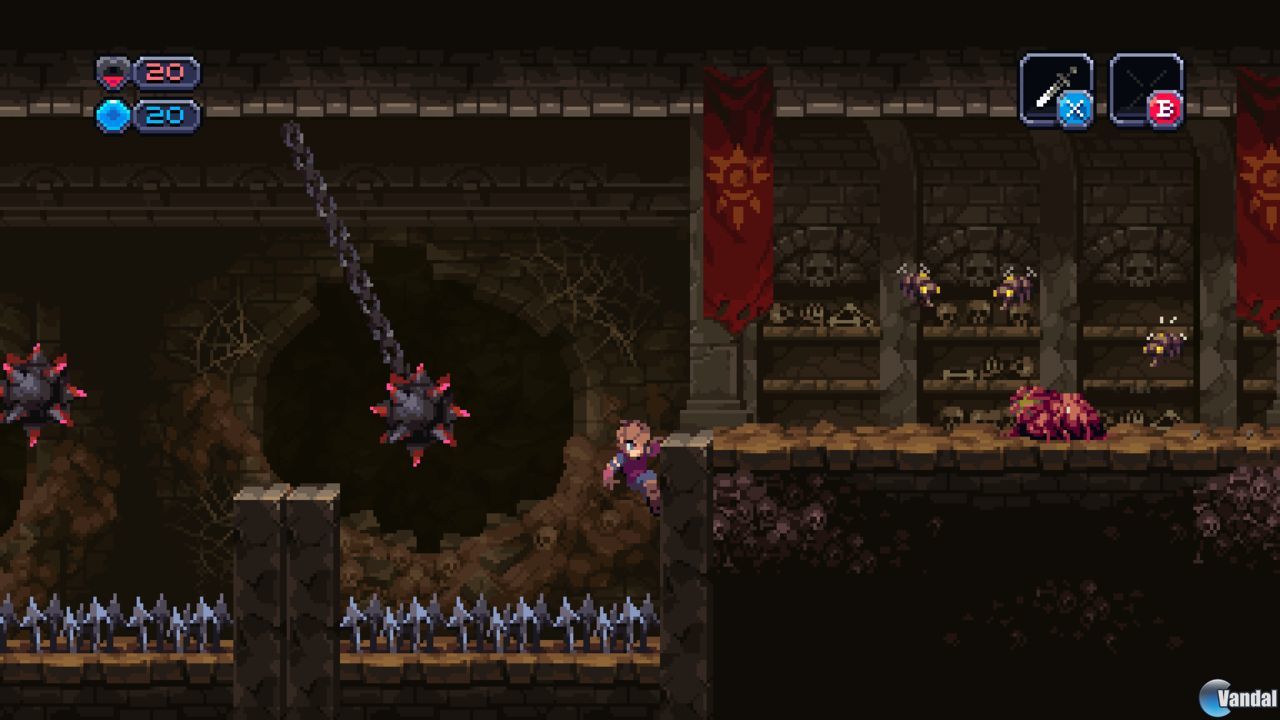1280x720 pixels.
Task: Click the heart health icon
Action: tap(113, 71)
